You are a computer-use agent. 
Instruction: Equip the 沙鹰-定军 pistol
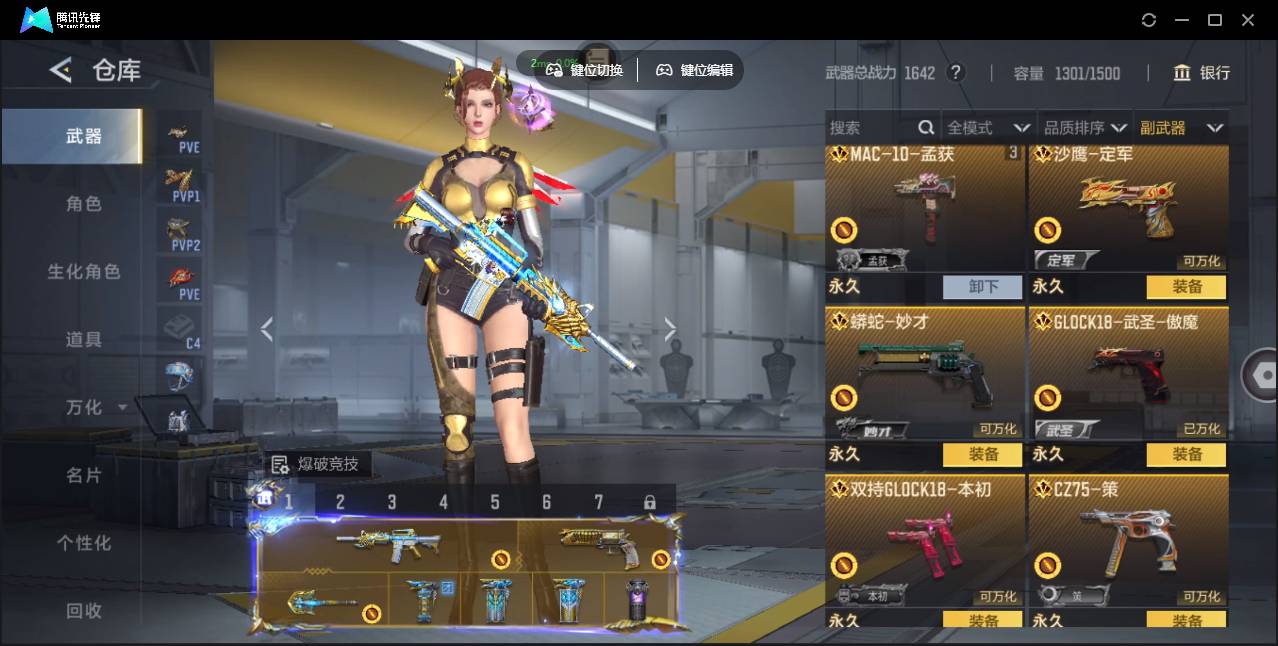pyautogui.click(x=1186, y=287)
